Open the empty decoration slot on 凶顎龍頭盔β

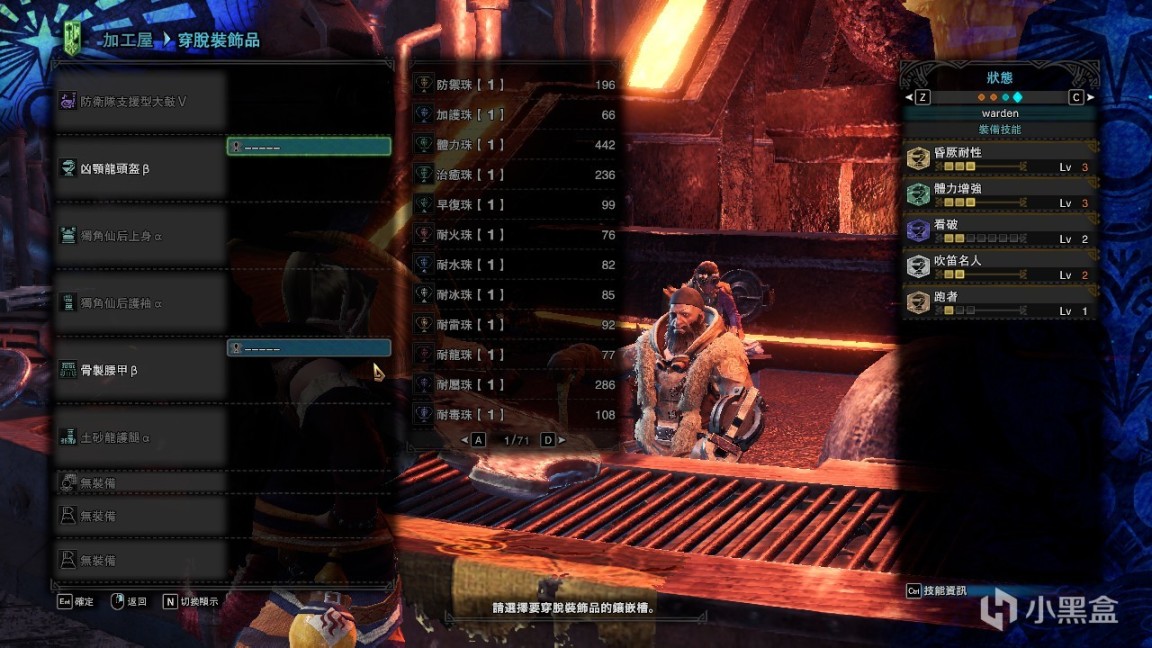point(308,147)
